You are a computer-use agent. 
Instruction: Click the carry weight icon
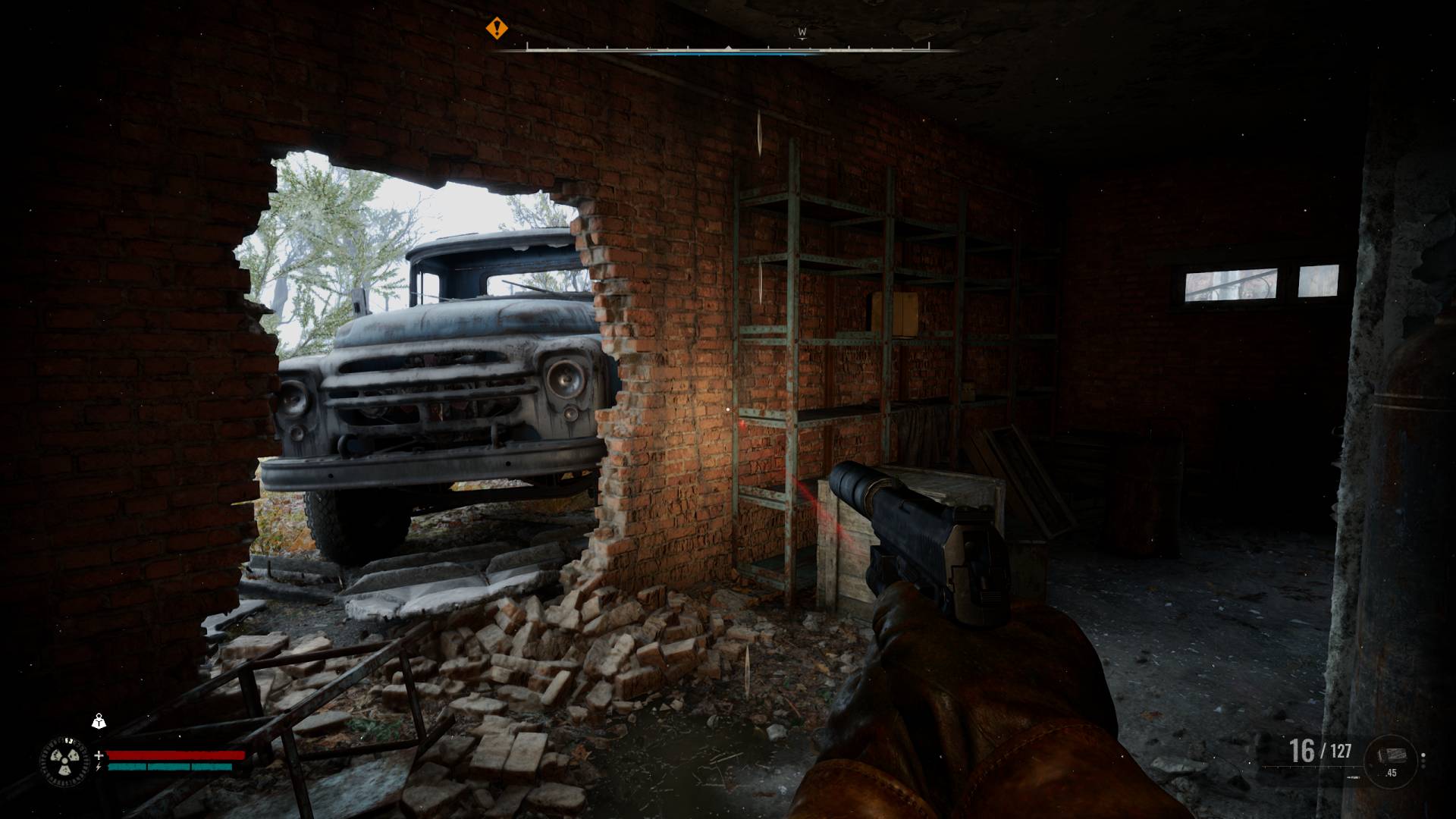[99, 721]
